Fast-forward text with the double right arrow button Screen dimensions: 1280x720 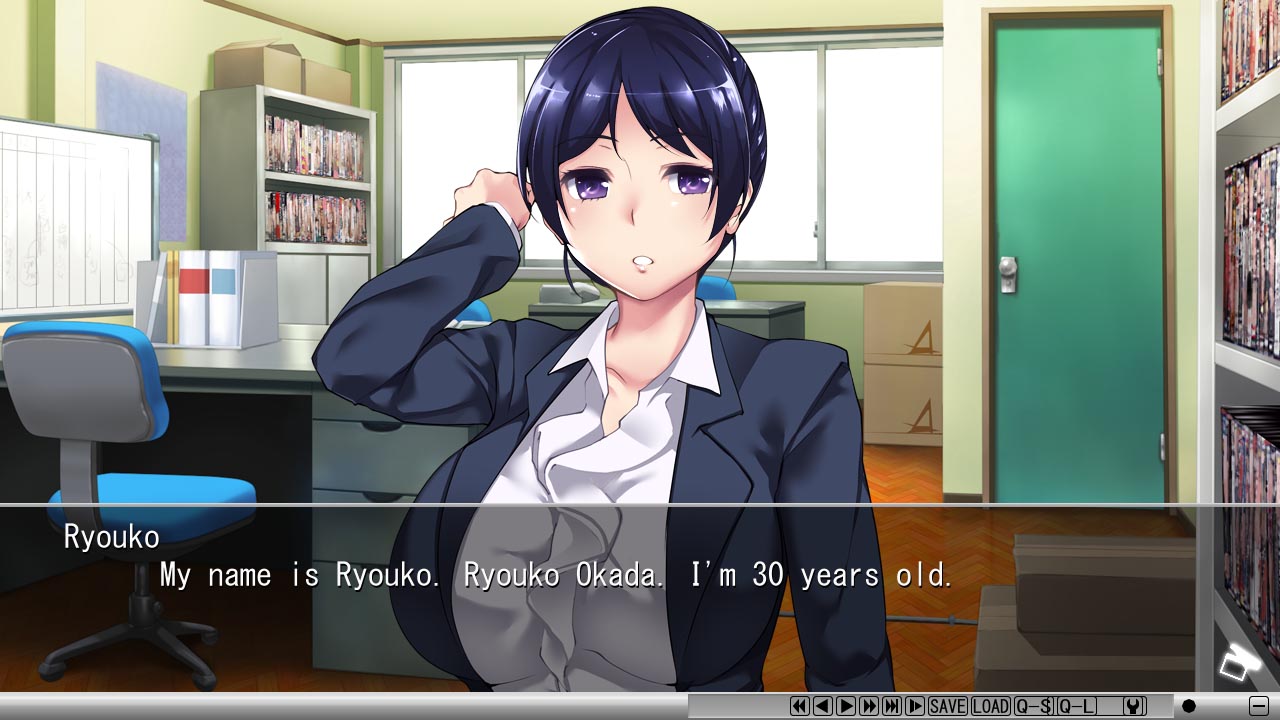pyautogui.click(x=869, y=706)
